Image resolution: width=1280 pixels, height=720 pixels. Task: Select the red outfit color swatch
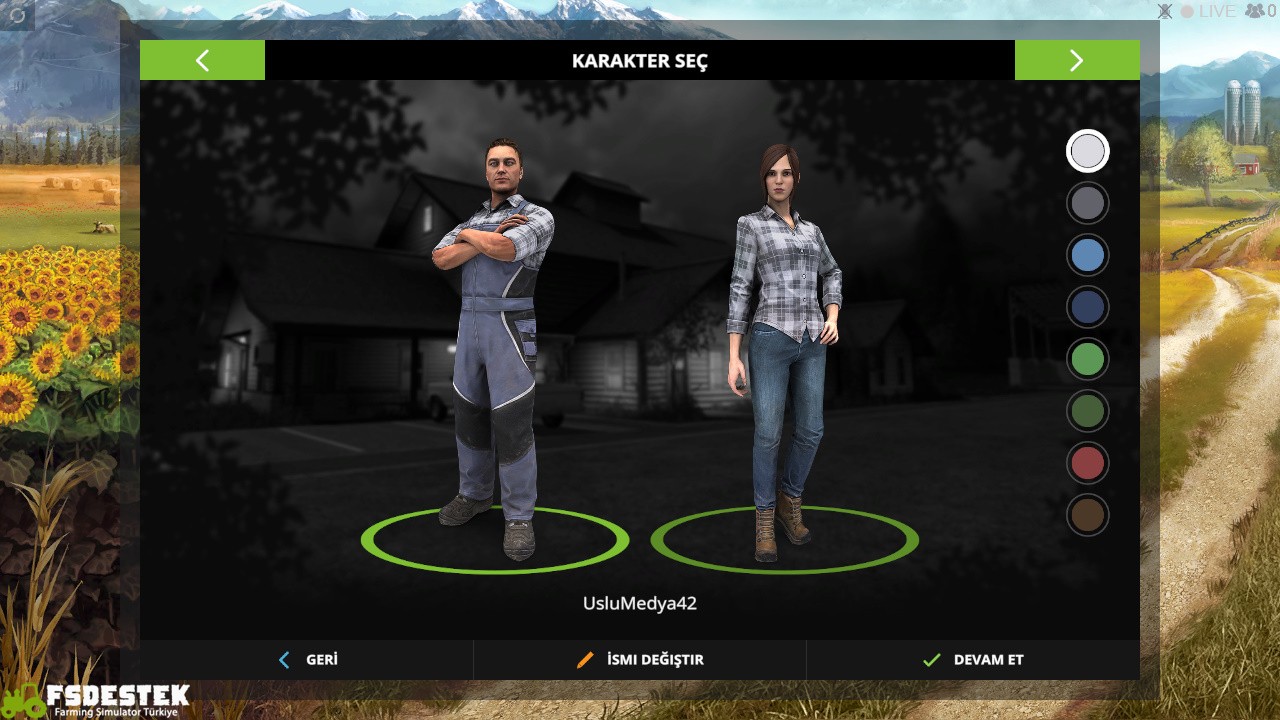coord(1087,463)
